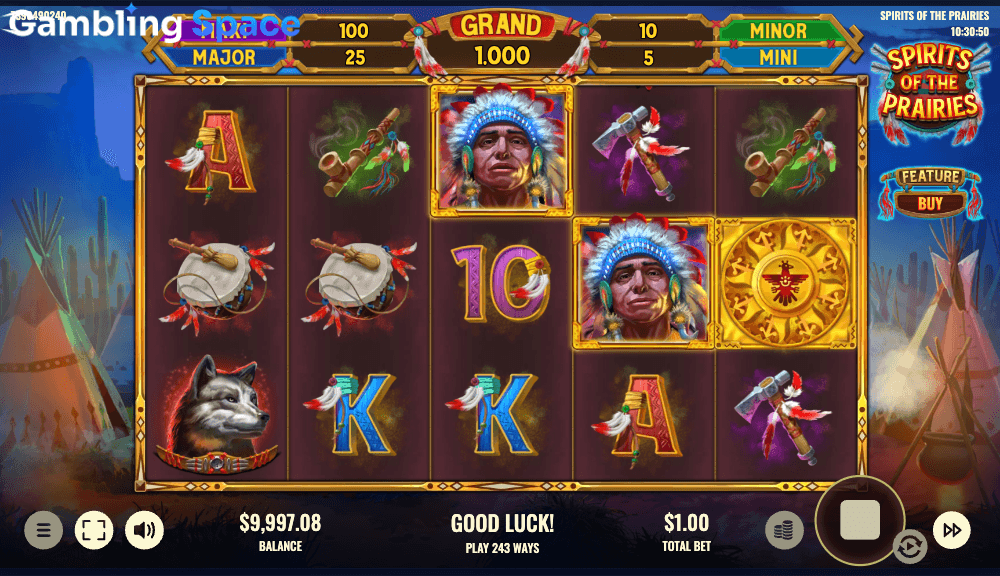This screenshot has height=576, width=1000.
Task: Toggle fullscreen mode
Action: pos(94,530)
